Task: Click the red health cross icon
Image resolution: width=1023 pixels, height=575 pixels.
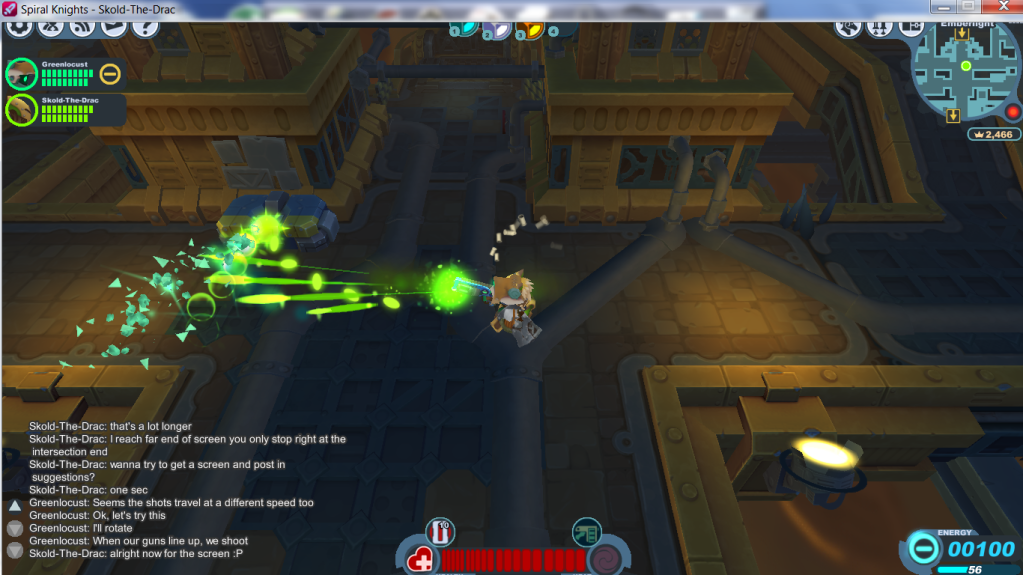Action: (x=422, y=559)
